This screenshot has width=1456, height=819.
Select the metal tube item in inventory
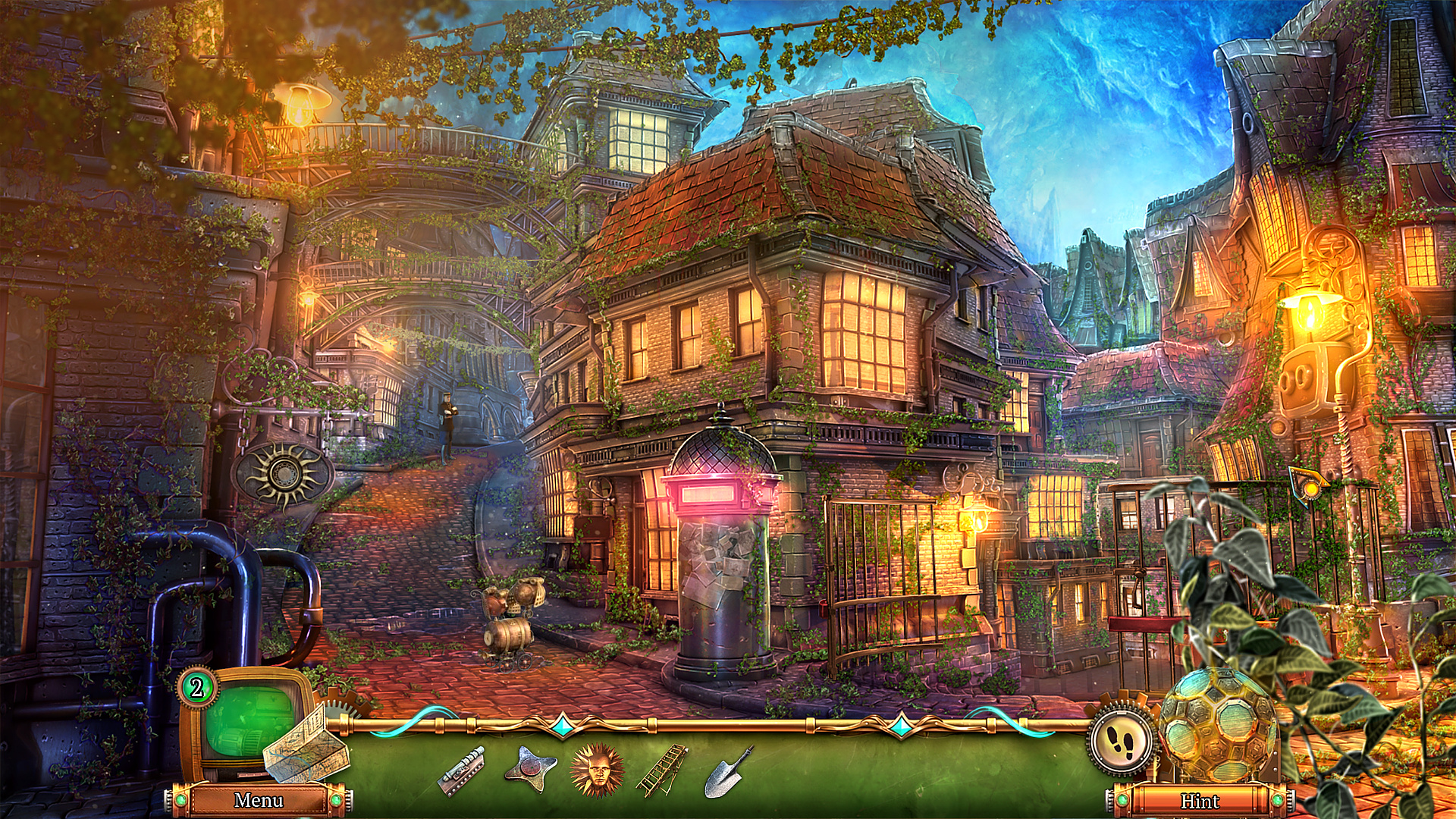[x=460, y=771]
